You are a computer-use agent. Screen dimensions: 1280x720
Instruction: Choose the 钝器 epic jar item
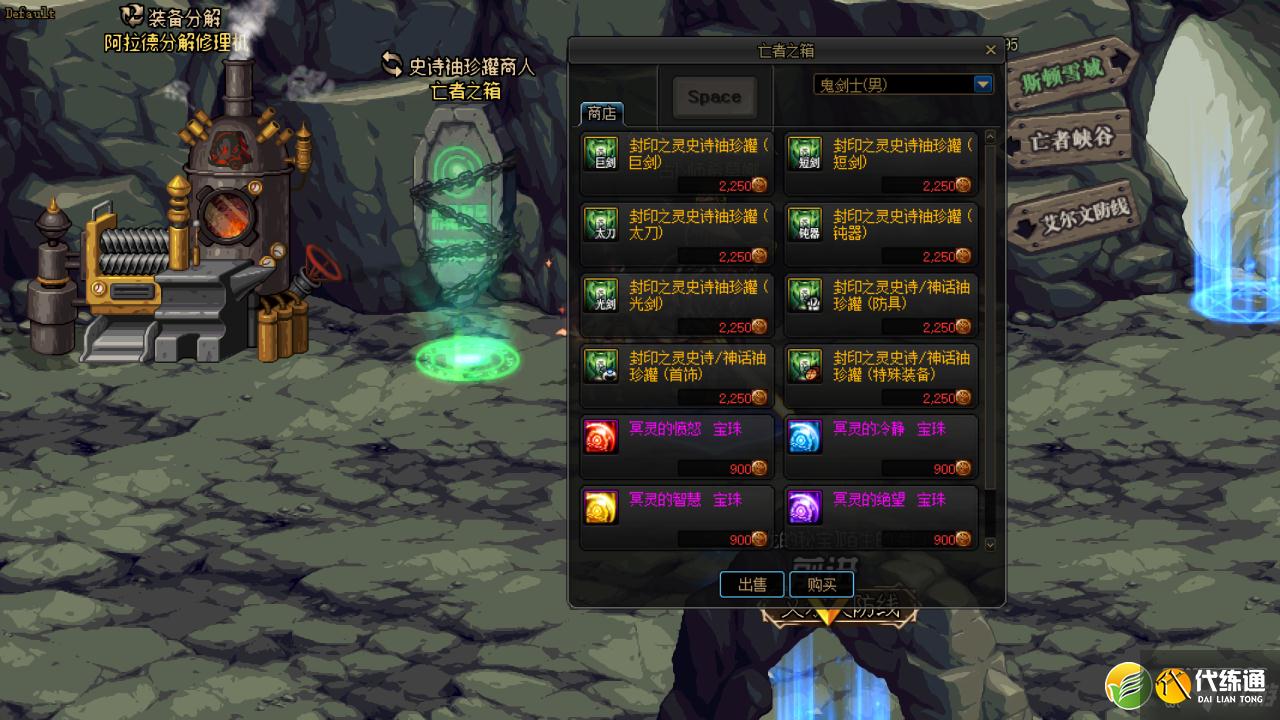click(880, 235)
